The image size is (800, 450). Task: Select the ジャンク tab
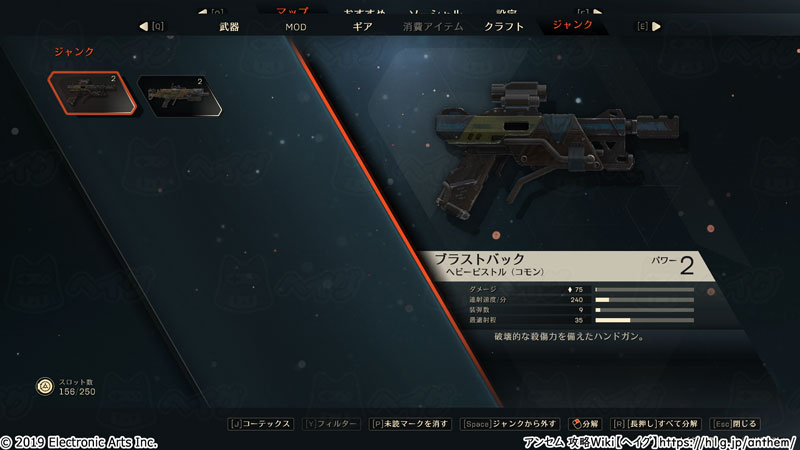click(573, 25)
